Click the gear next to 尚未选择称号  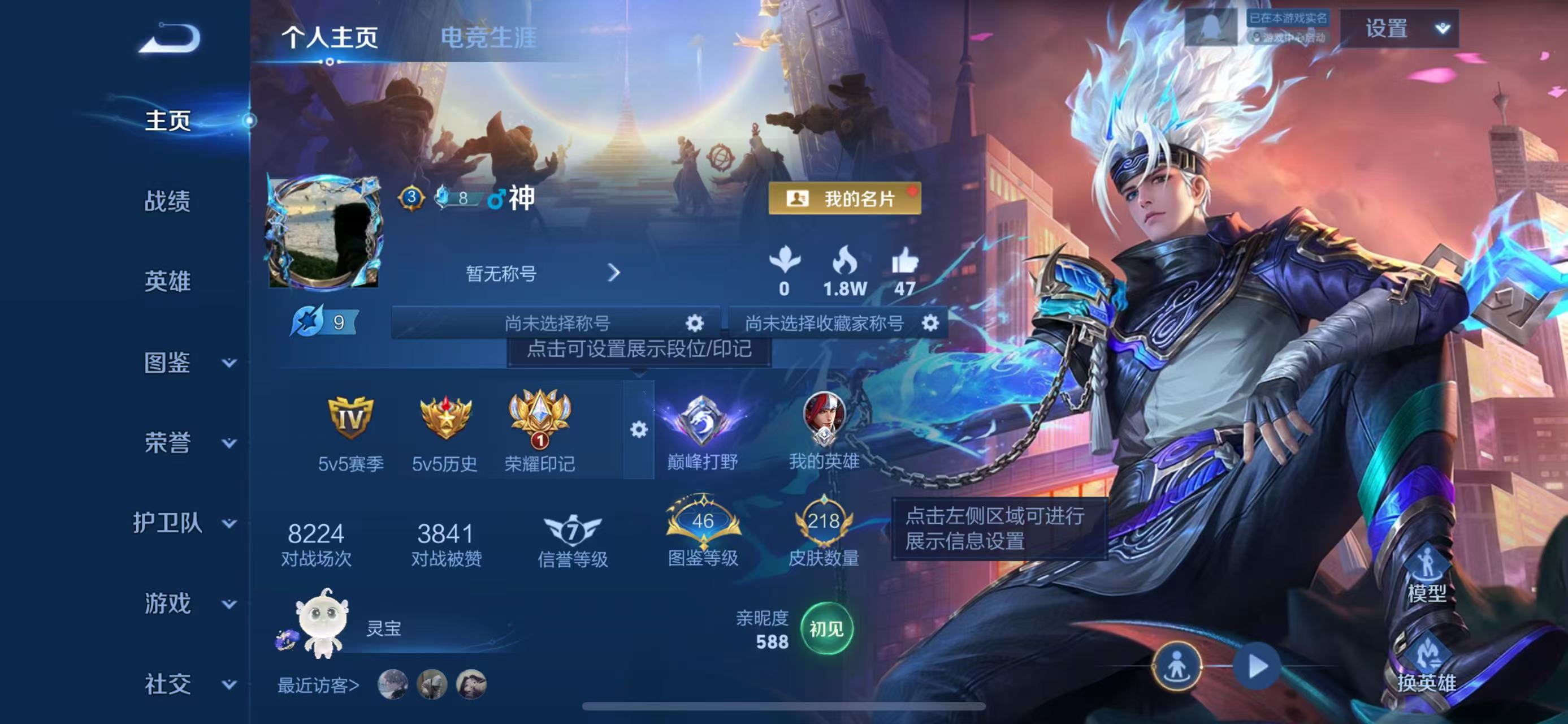coord(696,324)
